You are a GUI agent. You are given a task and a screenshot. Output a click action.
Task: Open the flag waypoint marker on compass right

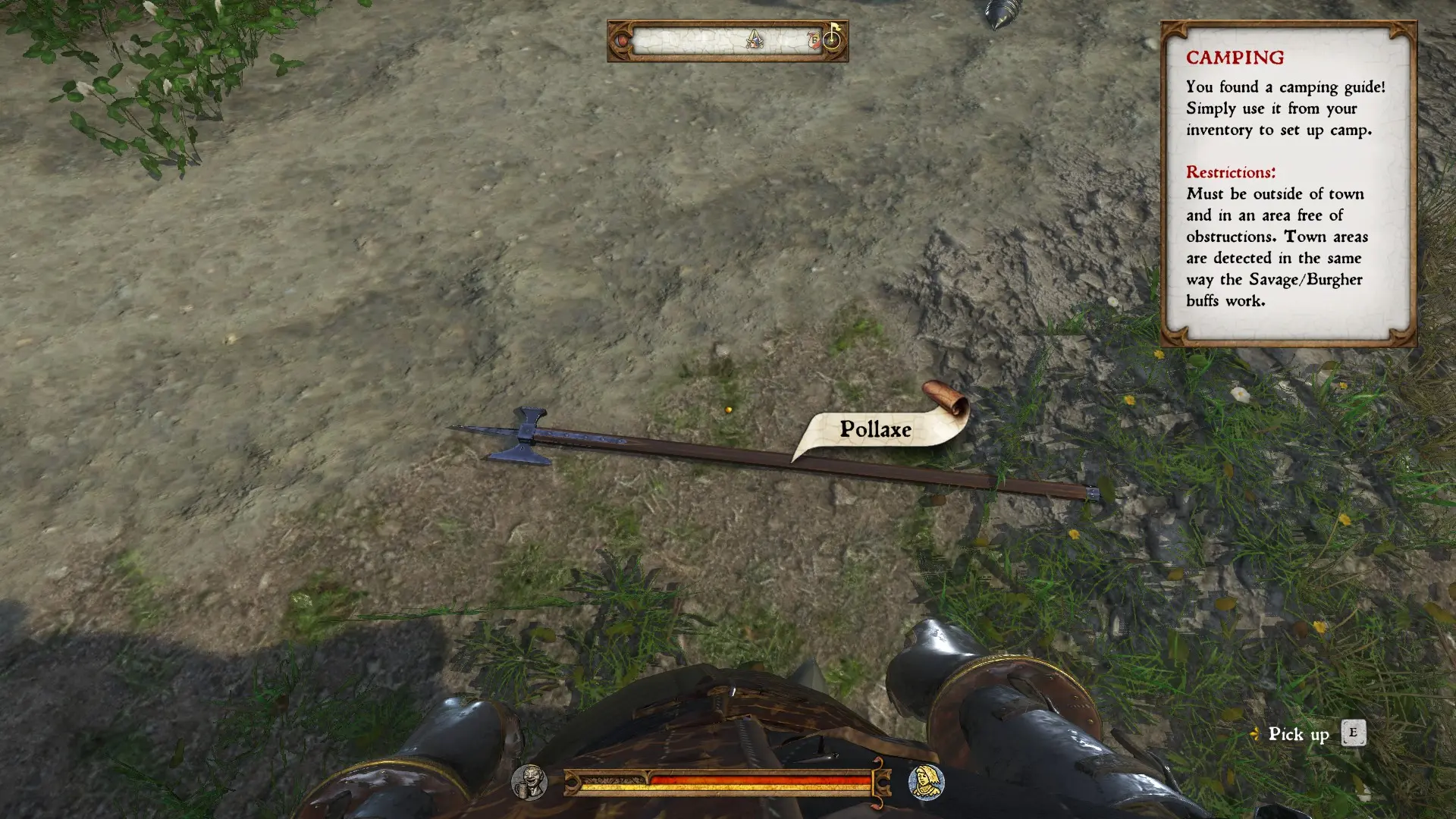pos(832,38)
